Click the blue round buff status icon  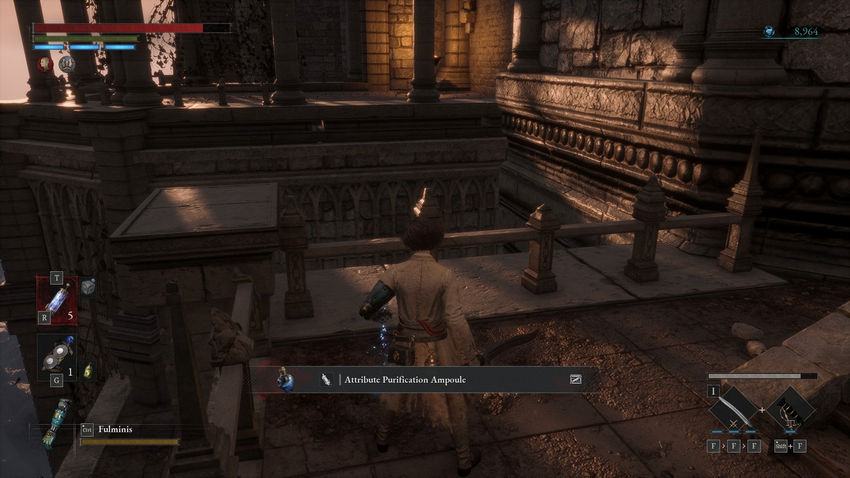point(66,63)
